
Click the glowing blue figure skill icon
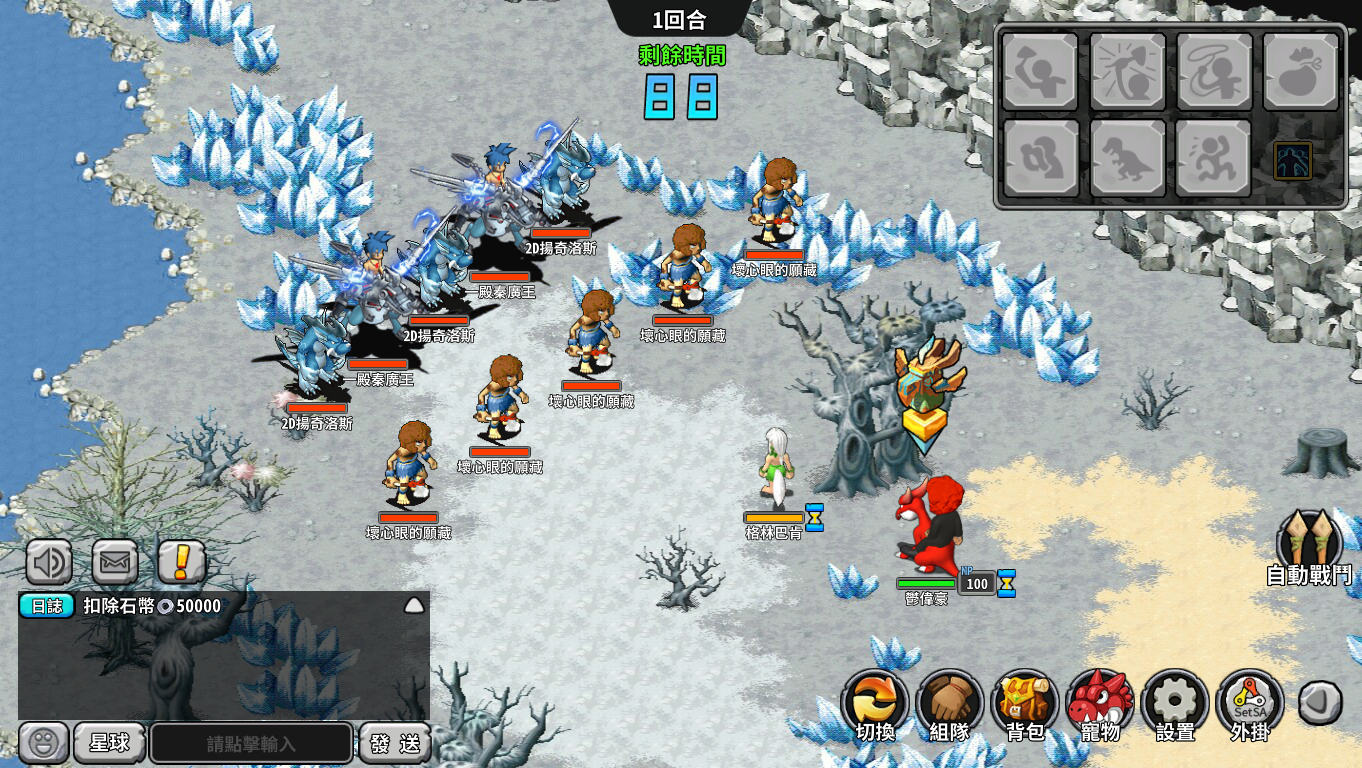pyautogui.click(x=1292, y=160)
